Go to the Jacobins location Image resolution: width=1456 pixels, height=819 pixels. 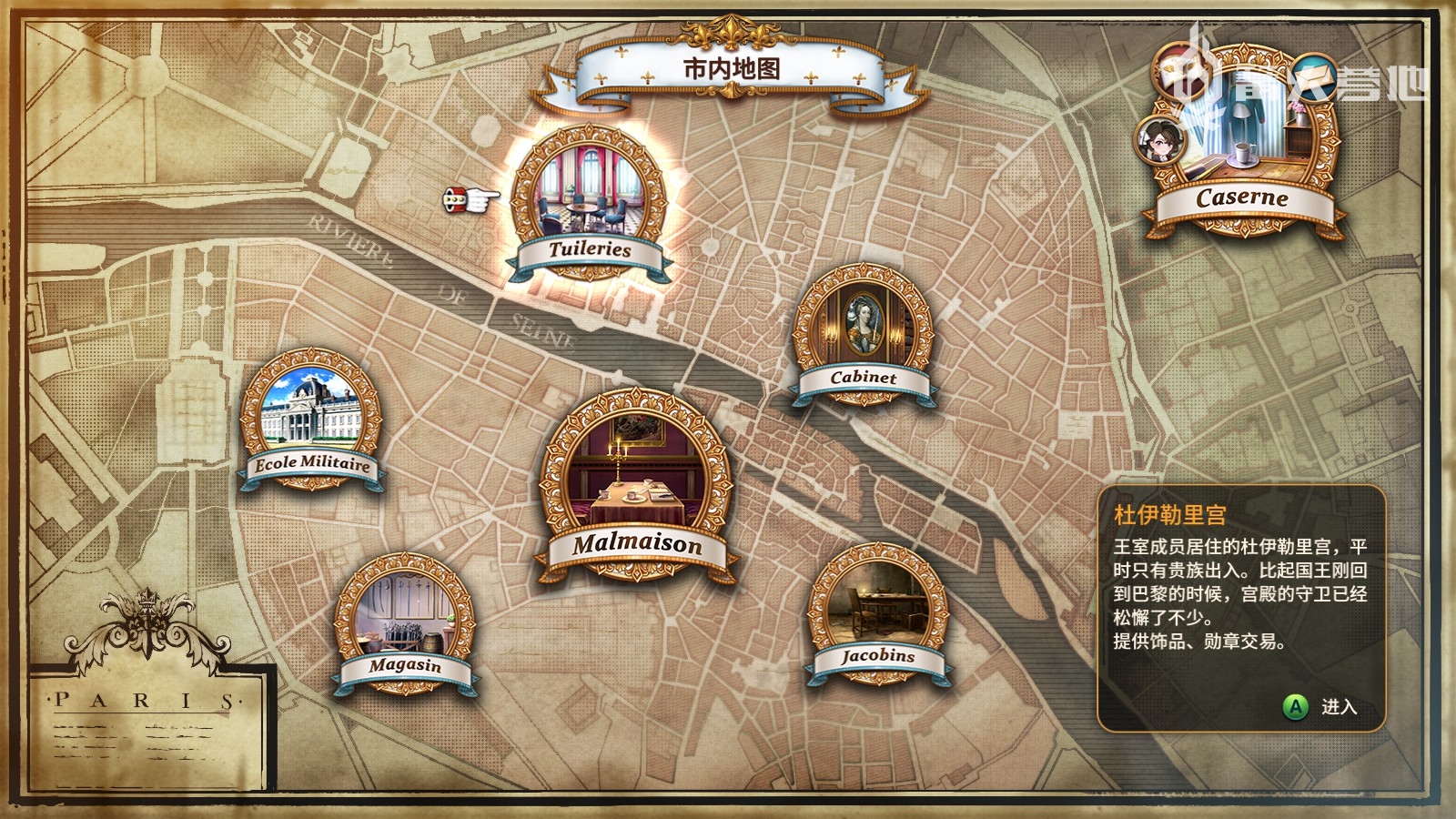tap(878, 612)
